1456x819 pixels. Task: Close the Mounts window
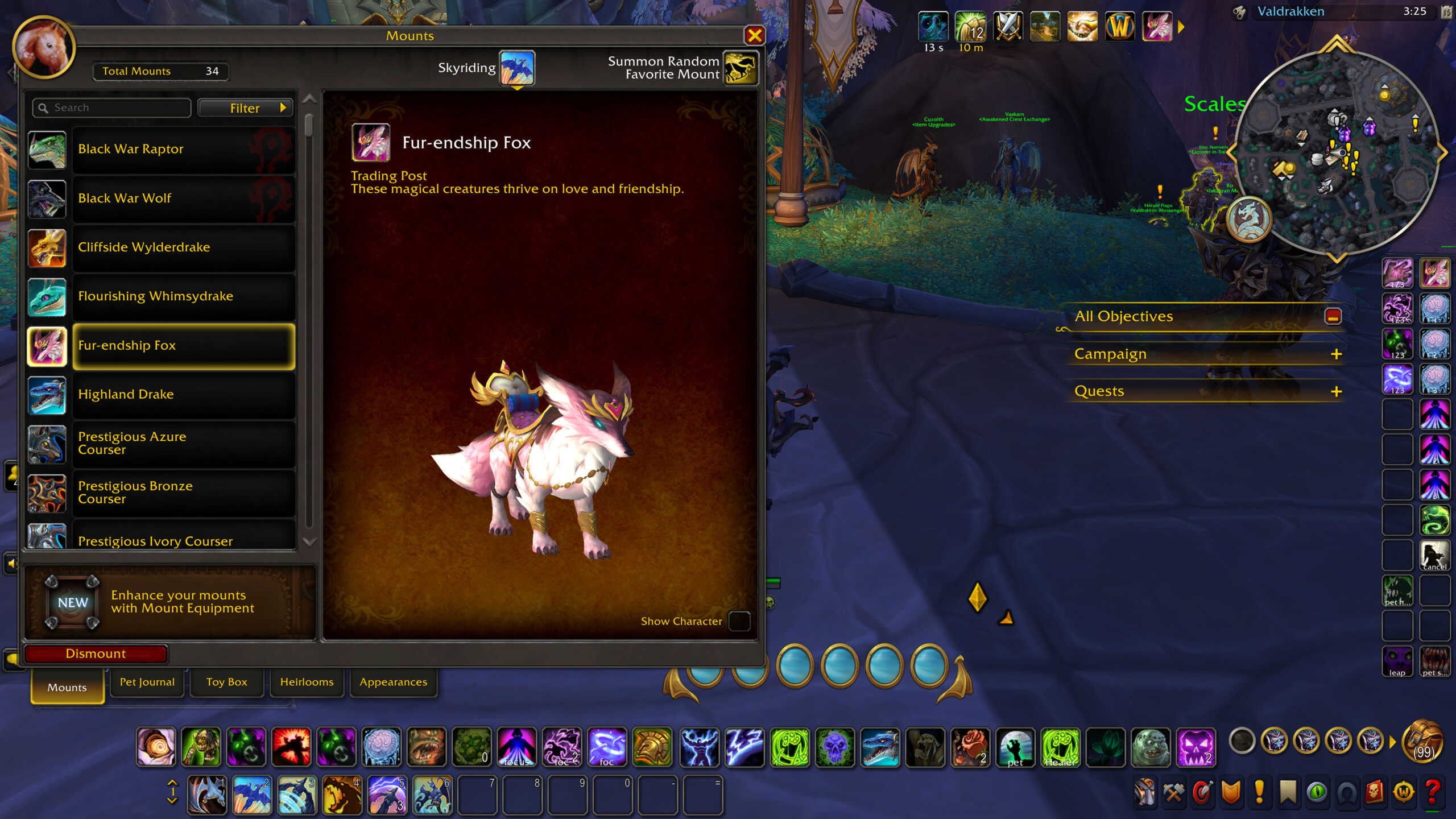[x=754, y=36]
